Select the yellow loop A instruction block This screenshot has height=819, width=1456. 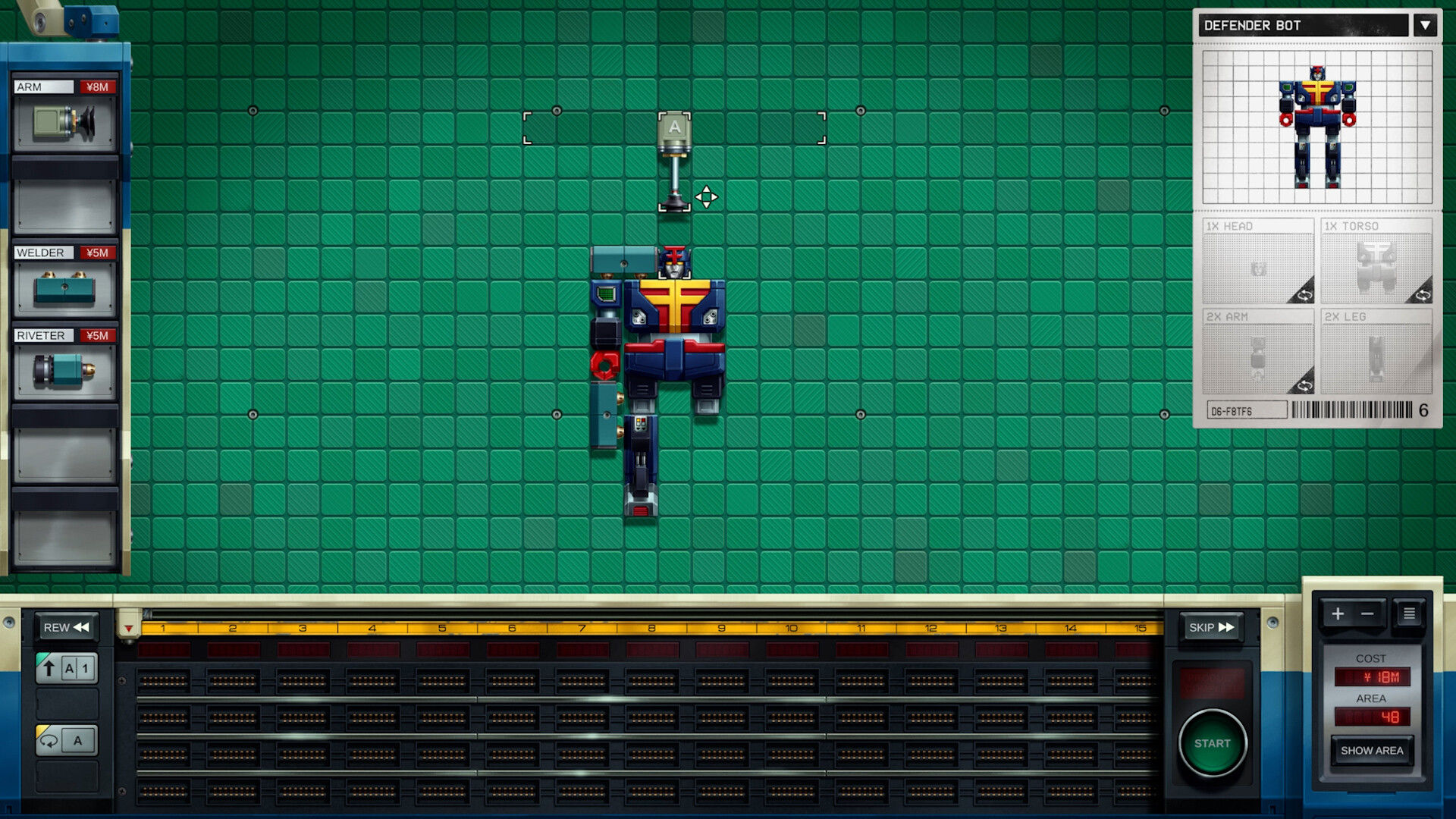coord(66,740)
